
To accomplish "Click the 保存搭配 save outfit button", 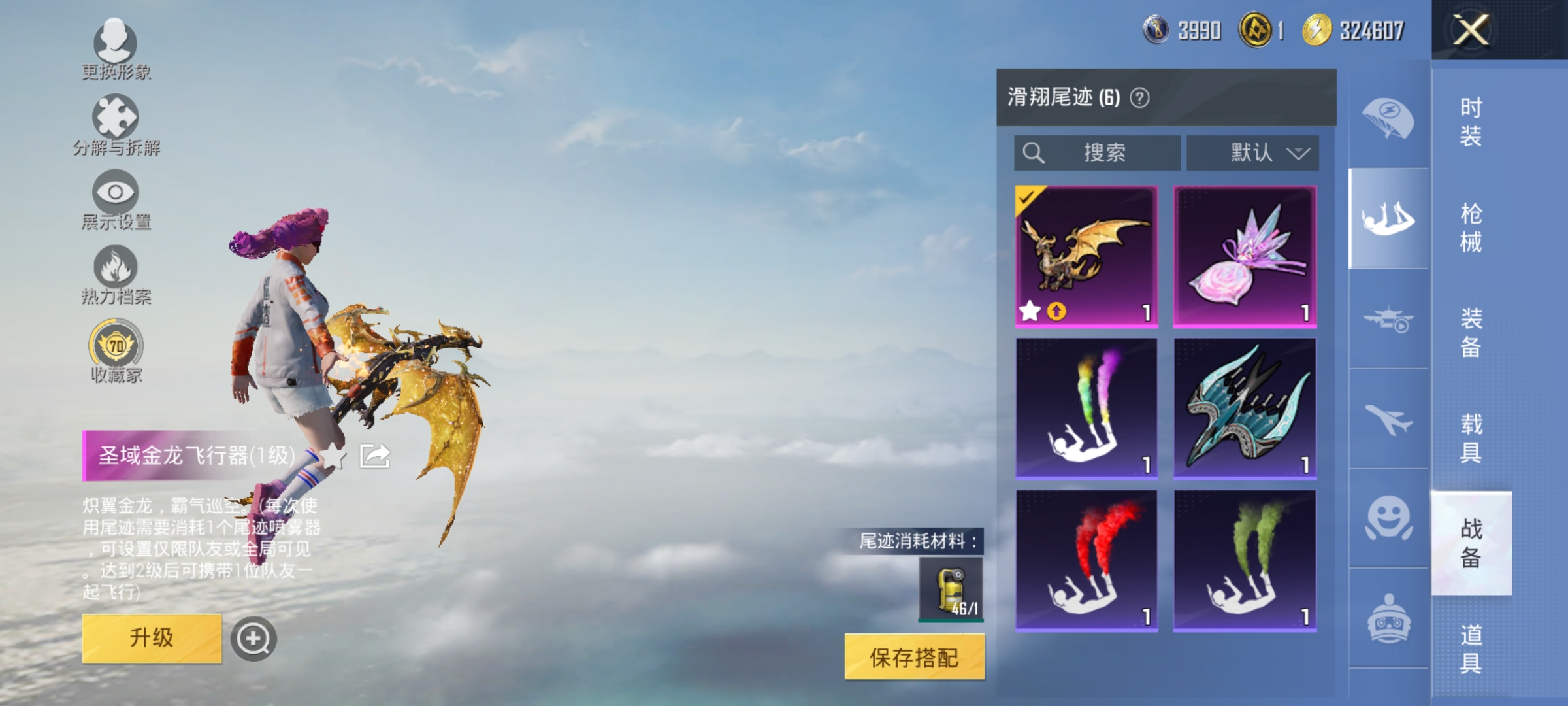I will click(914, 656).
